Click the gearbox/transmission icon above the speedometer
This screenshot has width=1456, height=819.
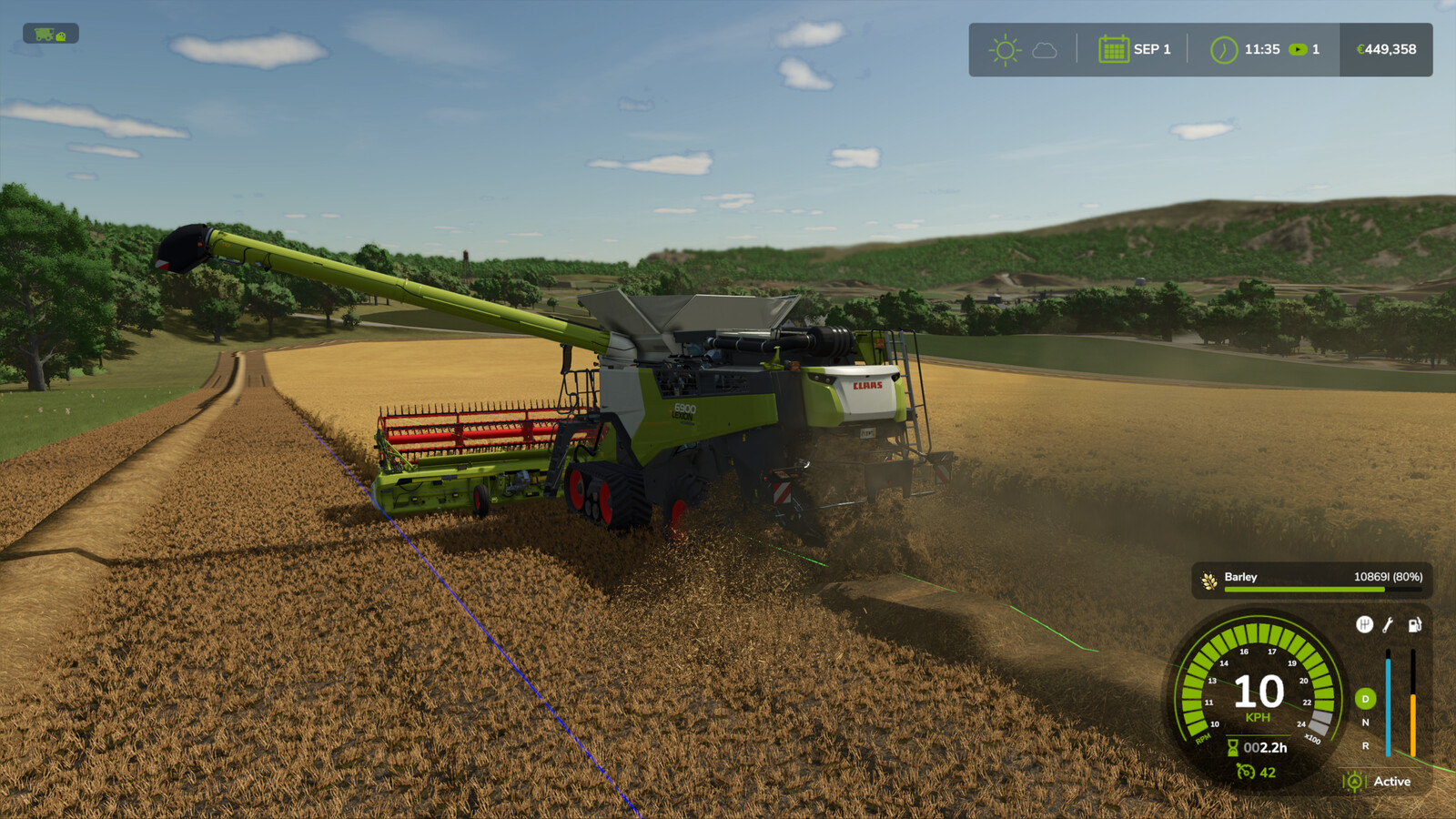1365,625
